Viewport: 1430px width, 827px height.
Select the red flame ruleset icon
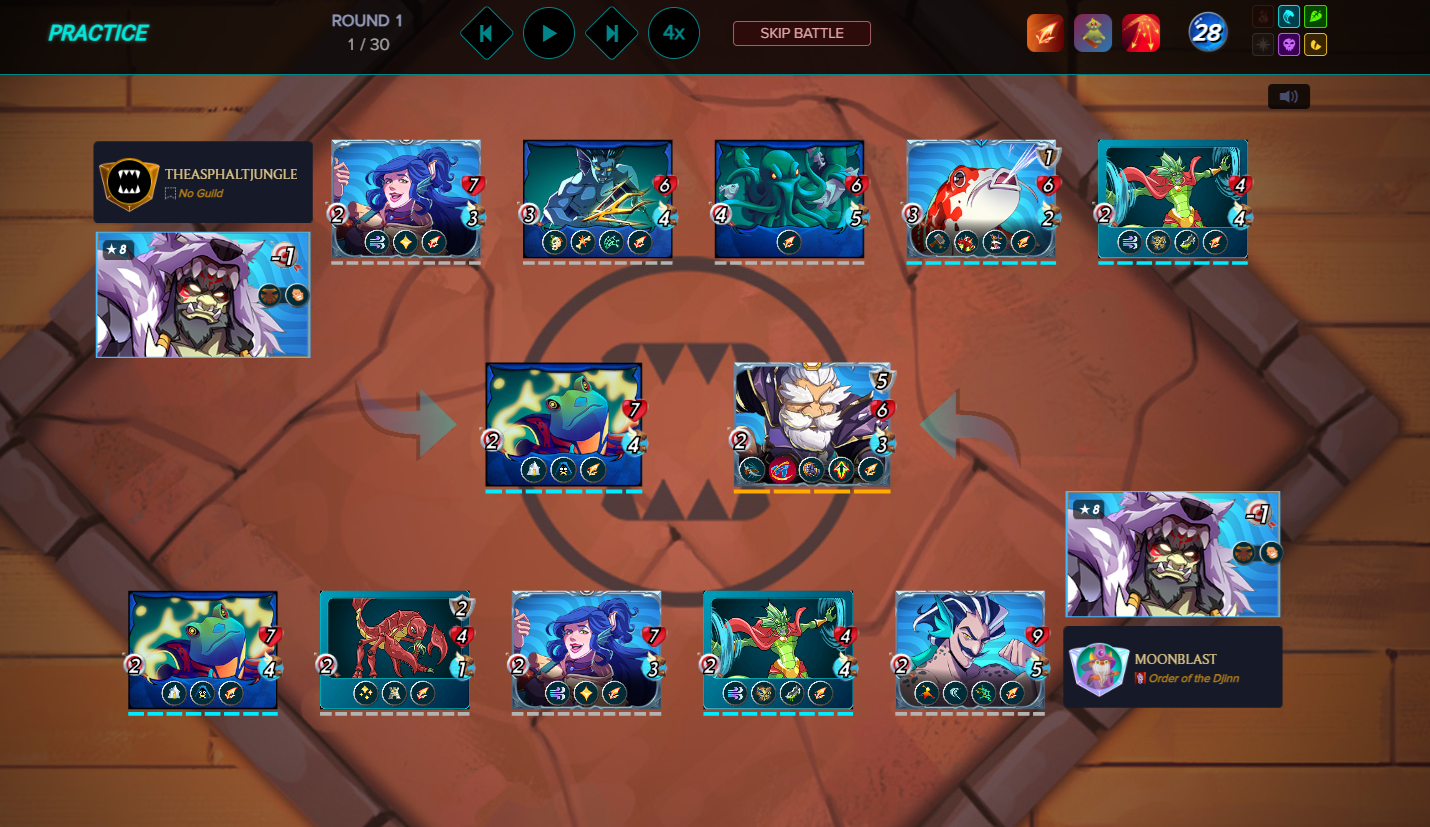(1141, 33)
